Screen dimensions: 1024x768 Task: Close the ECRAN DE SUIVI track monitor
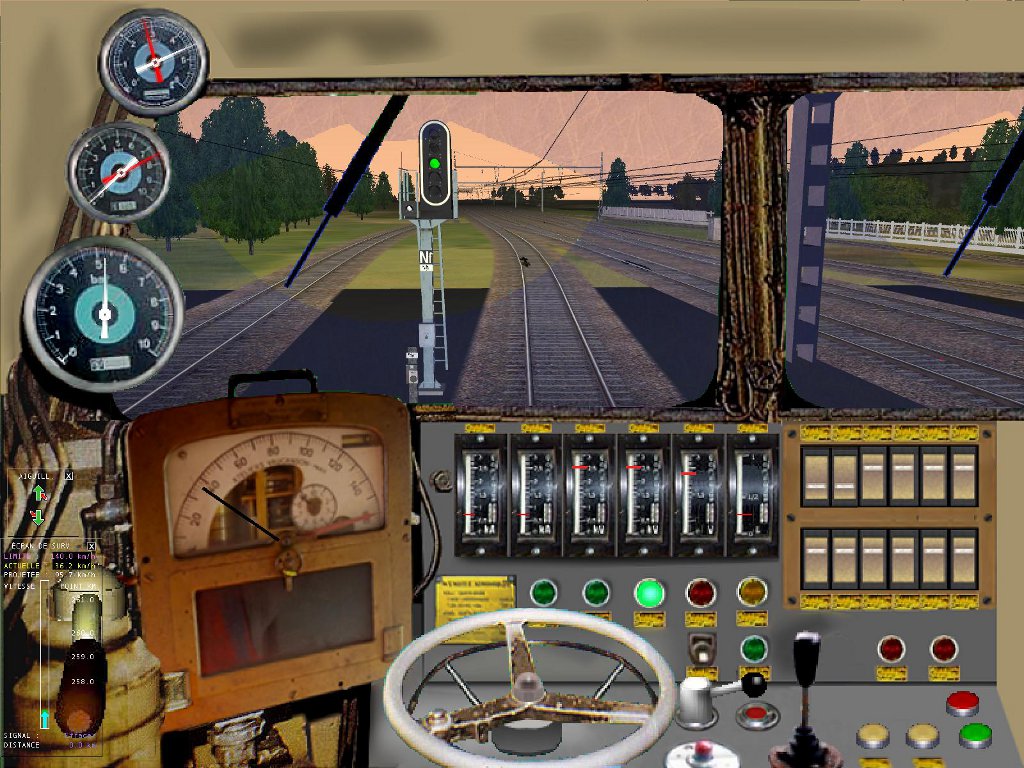[x=91, y=545]
